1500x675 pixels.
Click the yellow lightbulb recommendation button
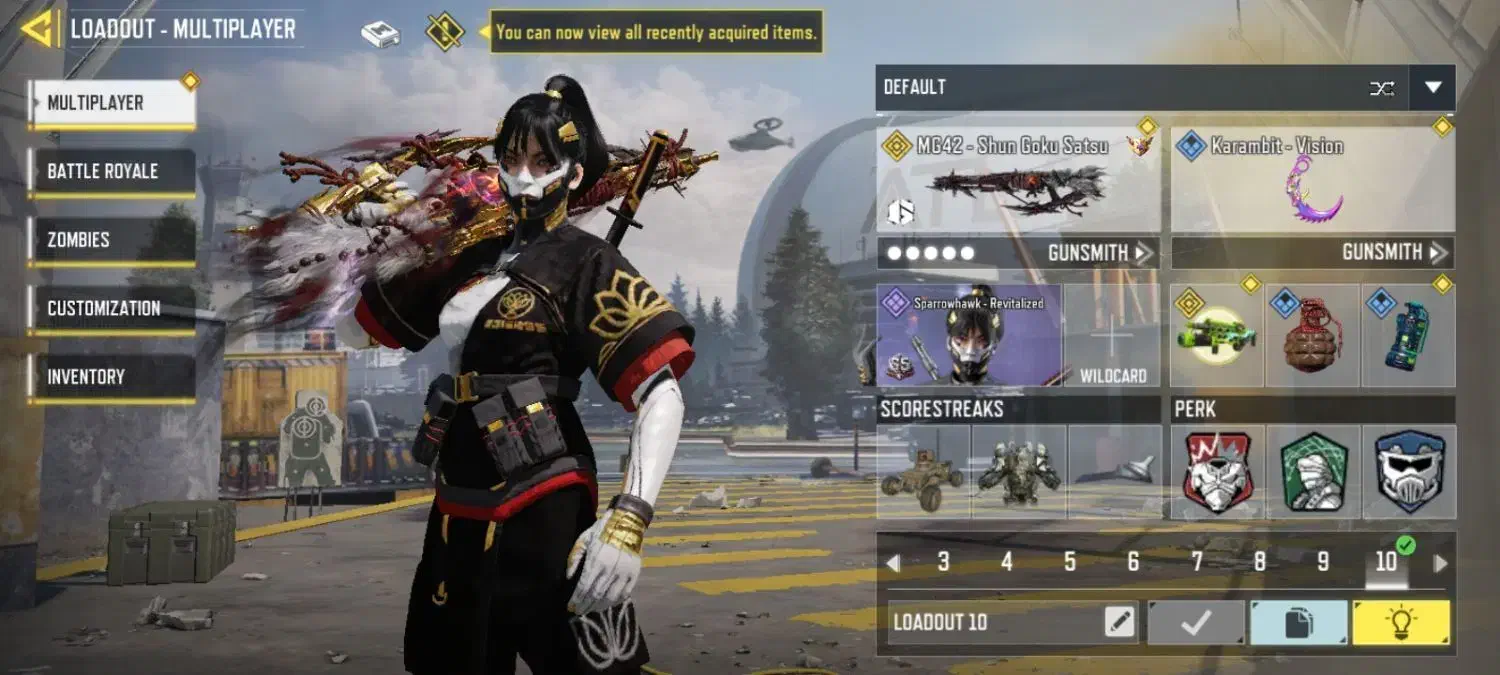[1401, 623]
